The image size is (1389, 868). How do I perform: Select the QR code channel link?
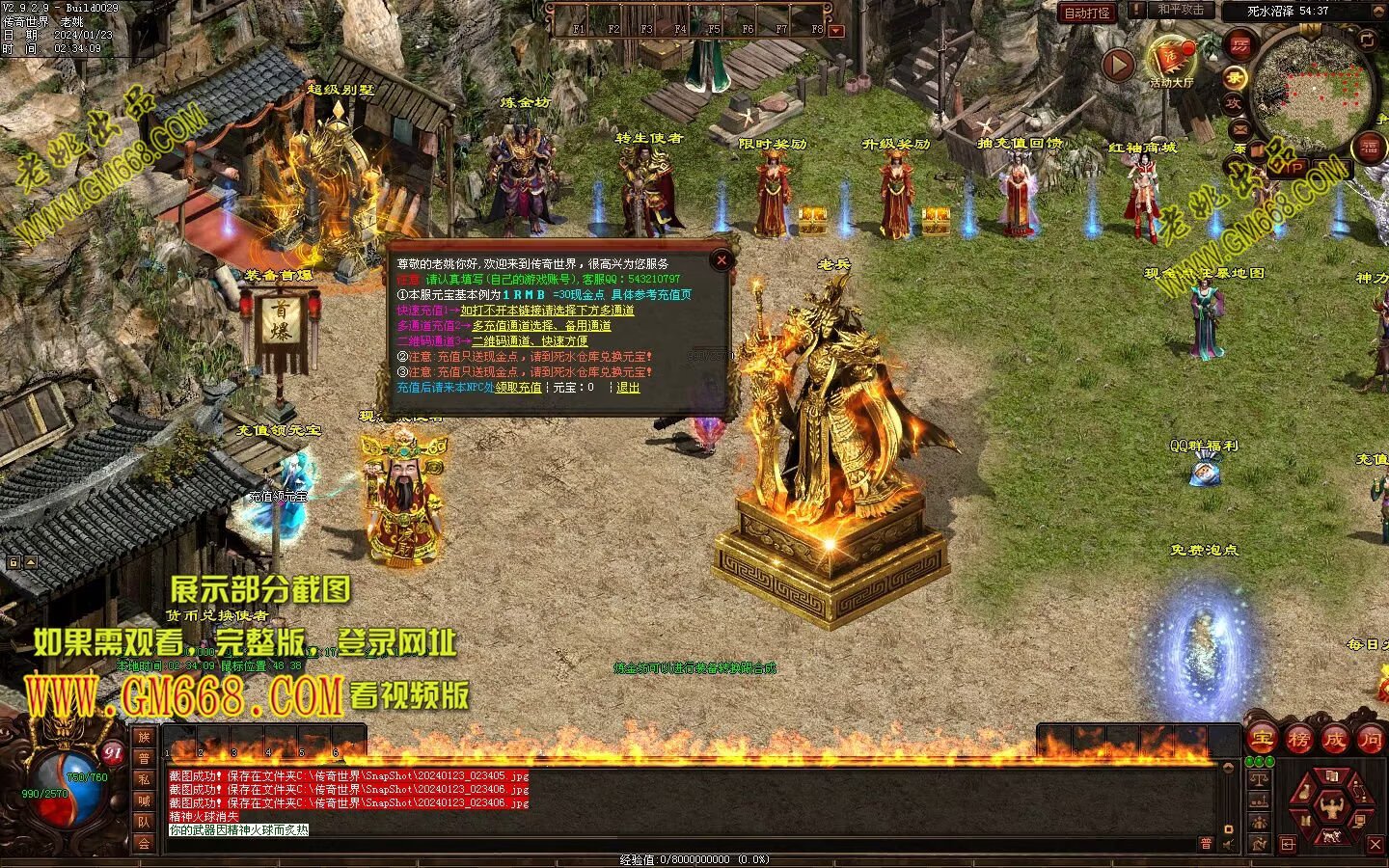[529, 340]
